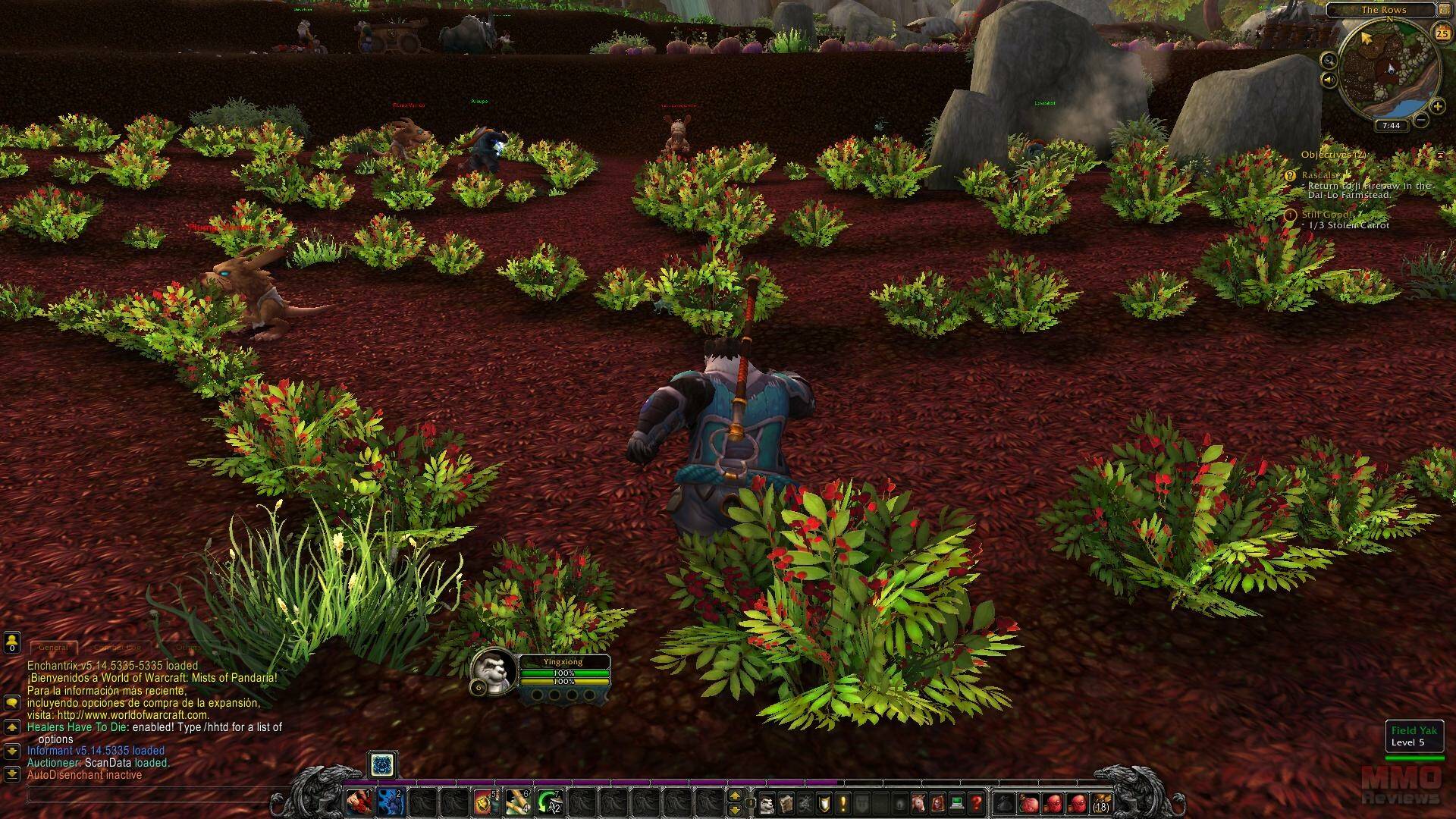This screenshot has height=819, width=1456.
Task: Open the friends list button above chat
Action: (x=11, y=644)
